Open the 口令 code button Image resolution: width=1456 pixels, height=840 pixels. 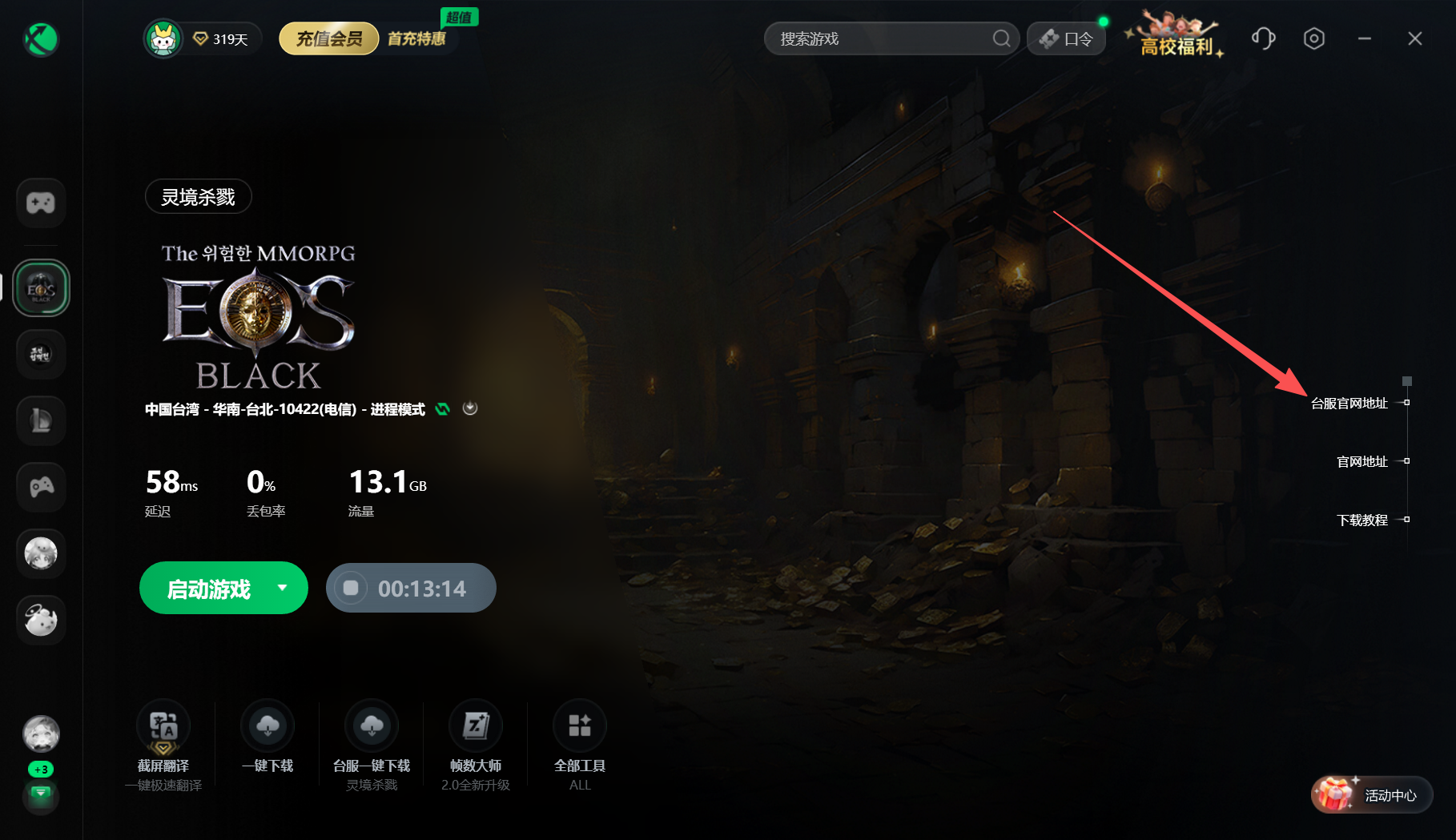click(x=1066, y=38)
